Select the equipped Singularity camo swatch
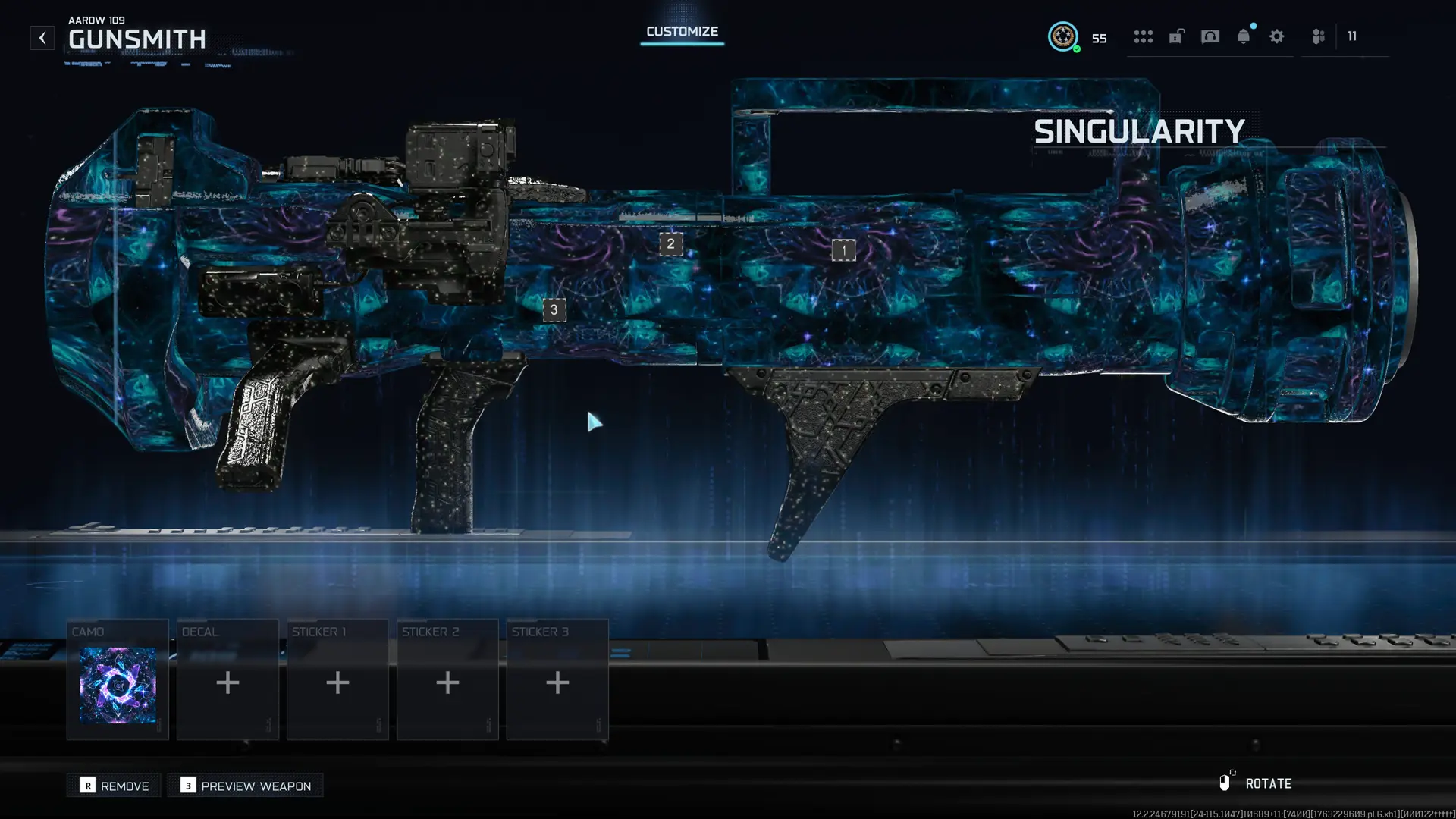1456x819 pixels. point(118,685)
